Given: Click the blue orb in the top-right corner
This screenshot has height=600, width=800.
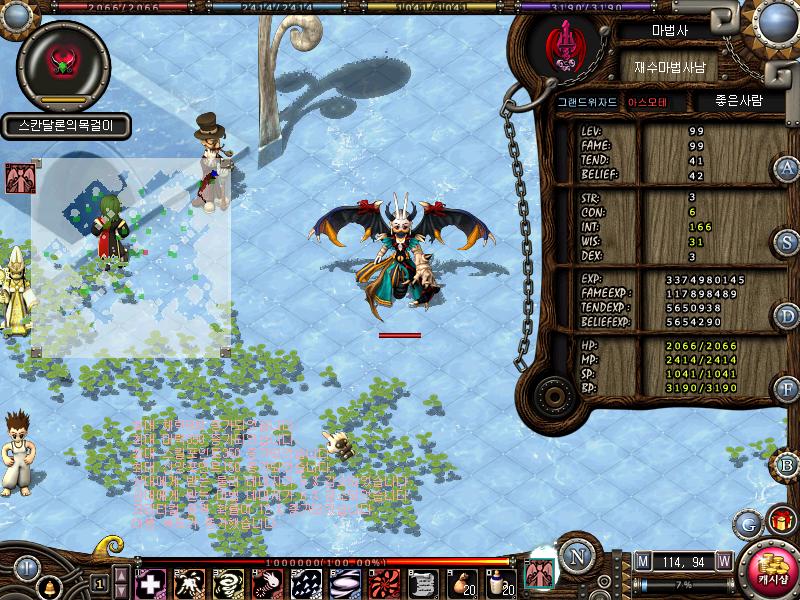Looking at the screenshot, I should click(778, 20).
